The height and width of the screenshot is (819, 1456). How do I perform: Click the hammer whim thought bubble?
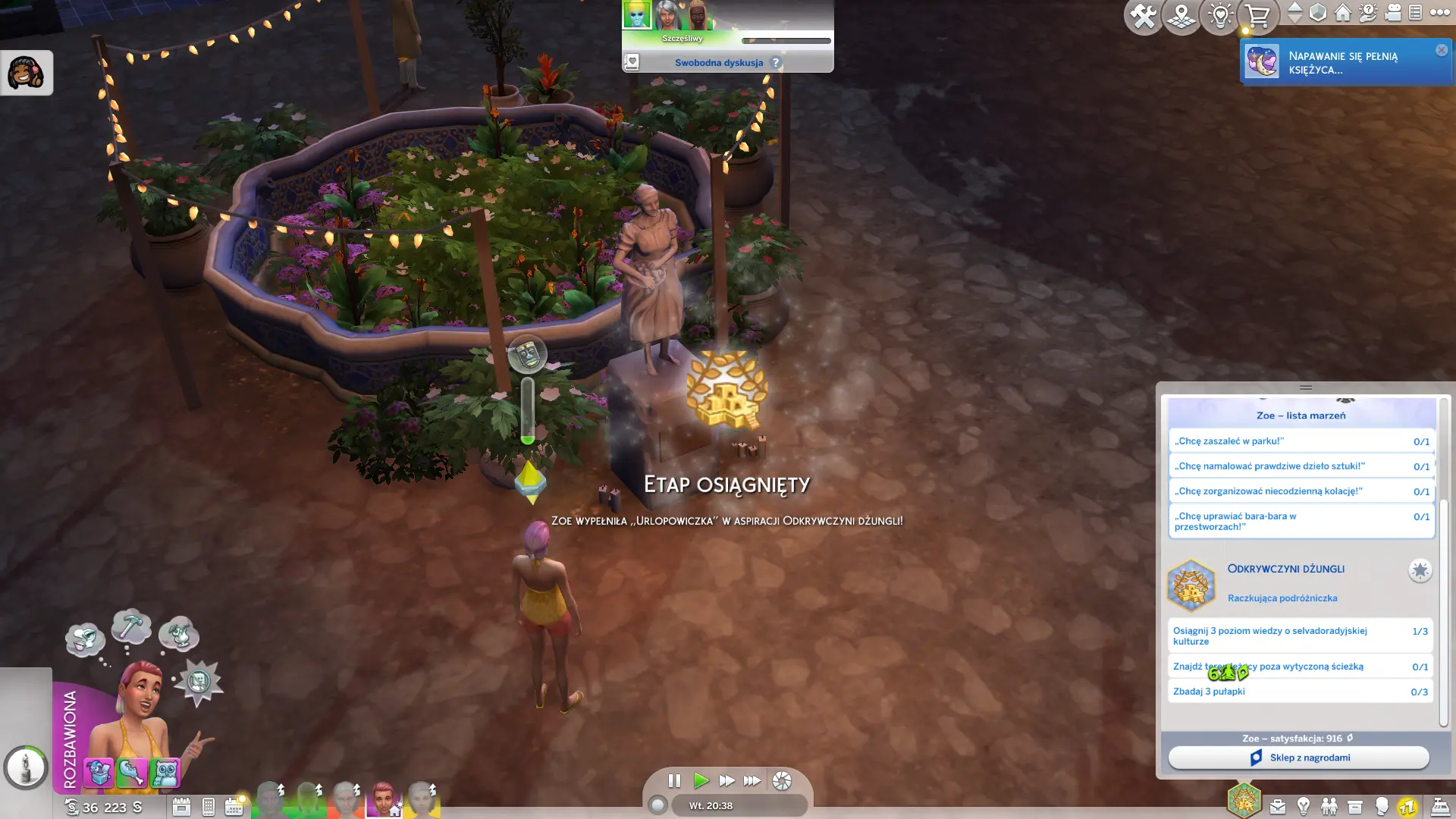coord(131,628)
